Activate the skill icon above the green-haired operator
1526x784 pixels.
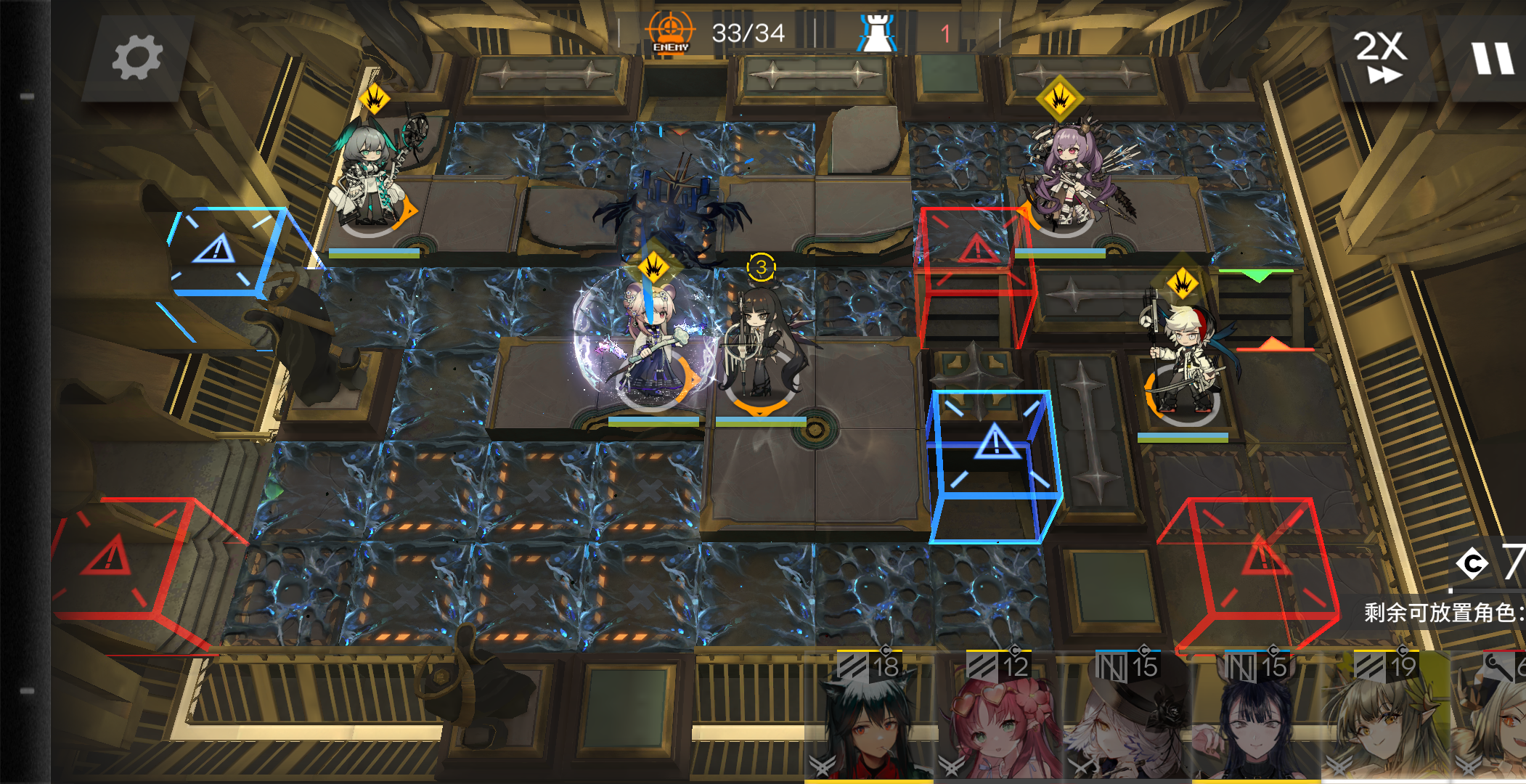pos(375,99)
